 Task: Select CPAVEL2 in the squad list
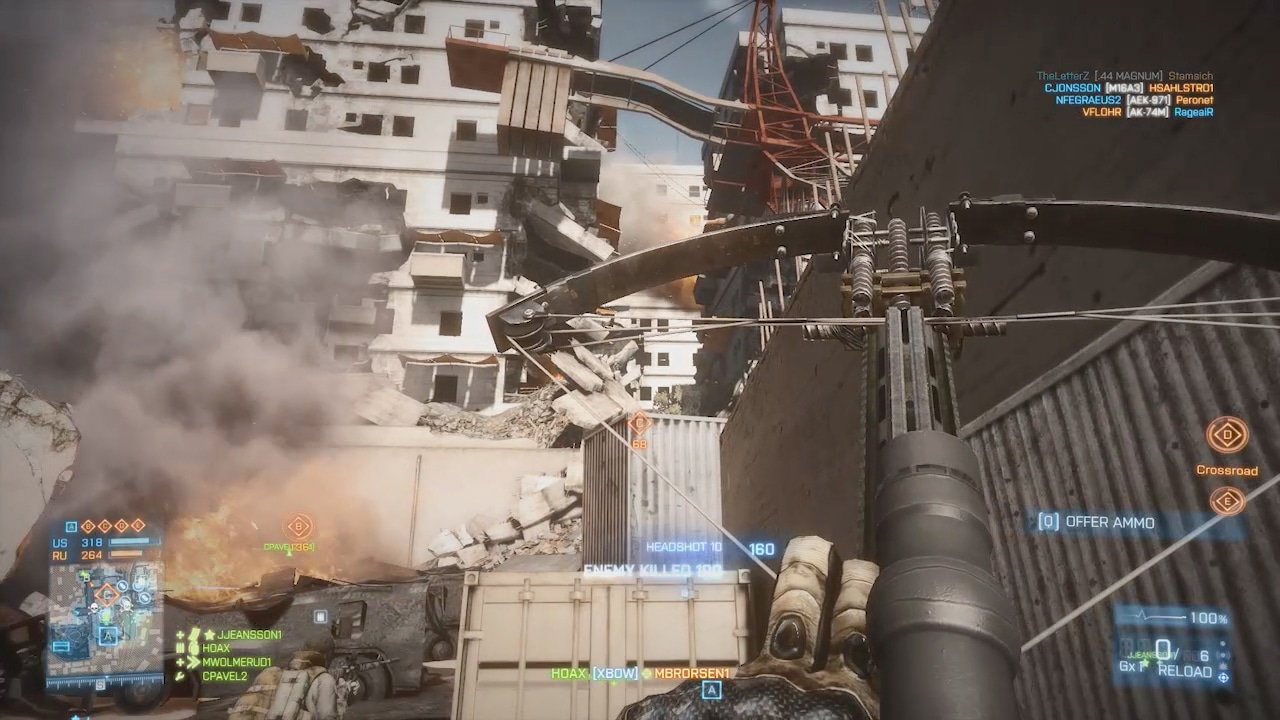coord(224,676)
